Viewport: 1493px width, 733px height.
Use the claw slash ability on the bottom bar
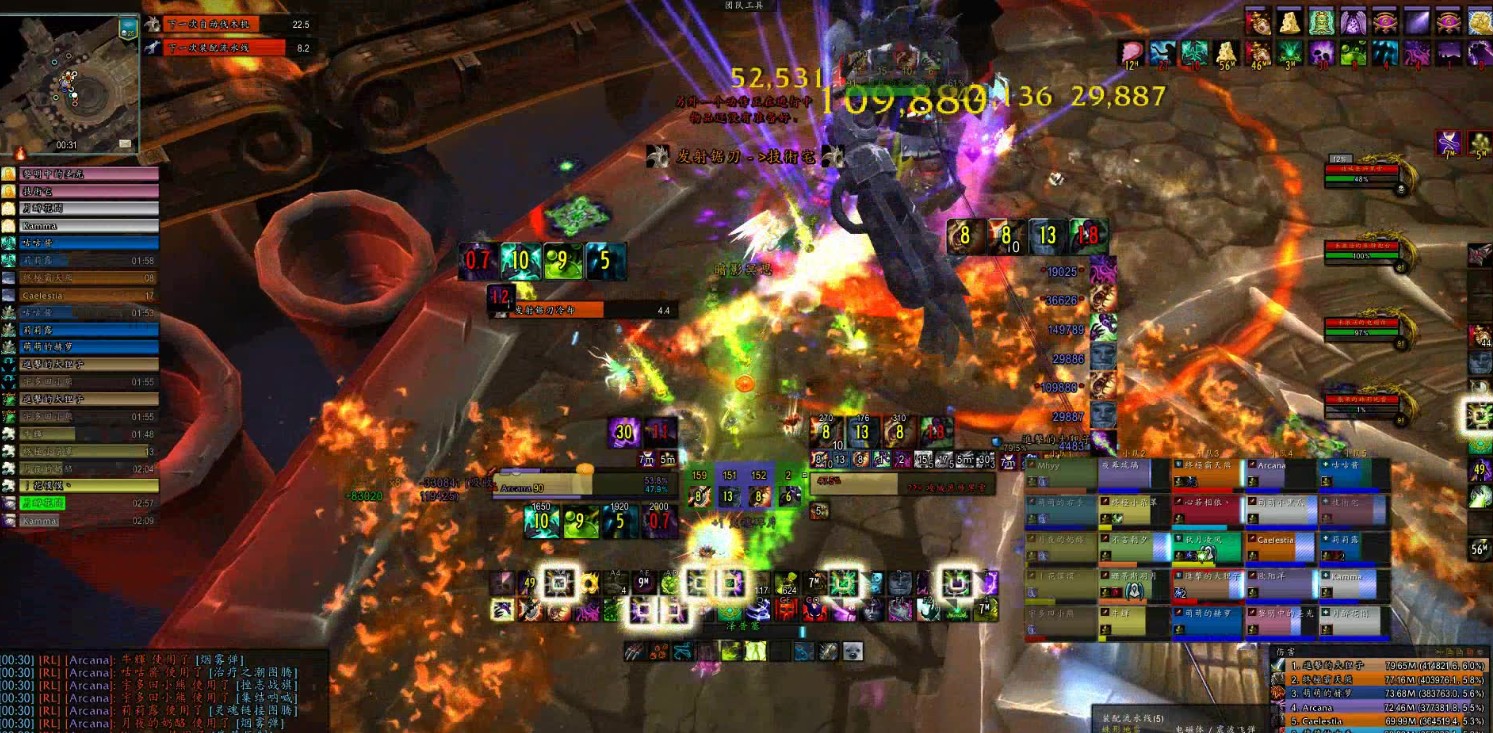click(632, 652)
